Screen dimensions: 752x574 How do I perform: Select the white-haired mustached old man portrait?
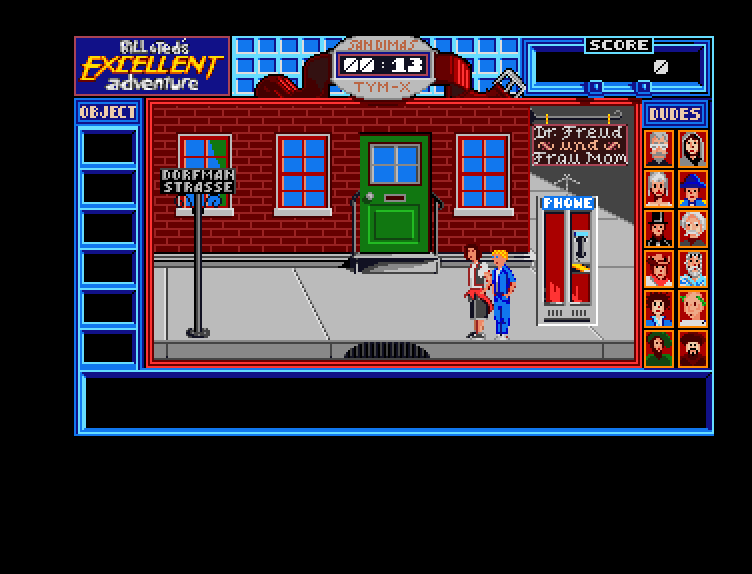pyautogui.click(x=692, y=228)
